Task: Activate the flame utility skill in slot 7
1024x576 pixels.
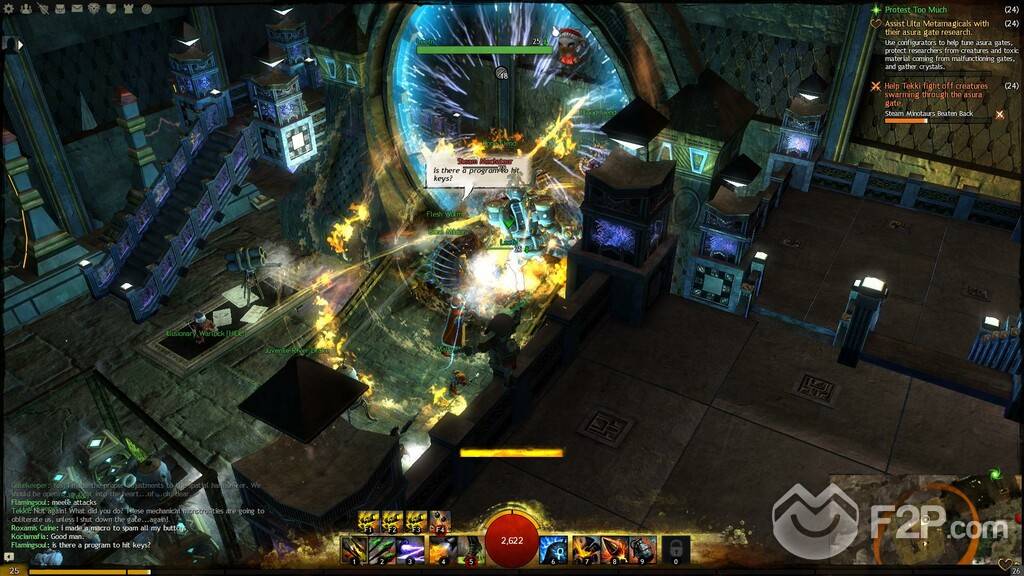Action: tap(585, 548)
